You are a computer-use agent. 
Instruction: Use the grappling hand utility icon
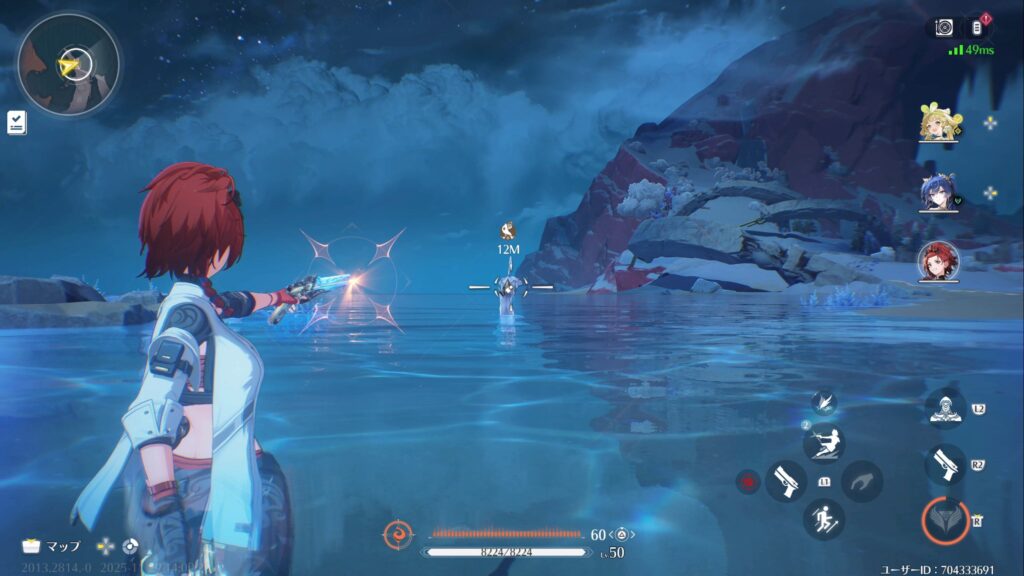click(x=861, y=481)
